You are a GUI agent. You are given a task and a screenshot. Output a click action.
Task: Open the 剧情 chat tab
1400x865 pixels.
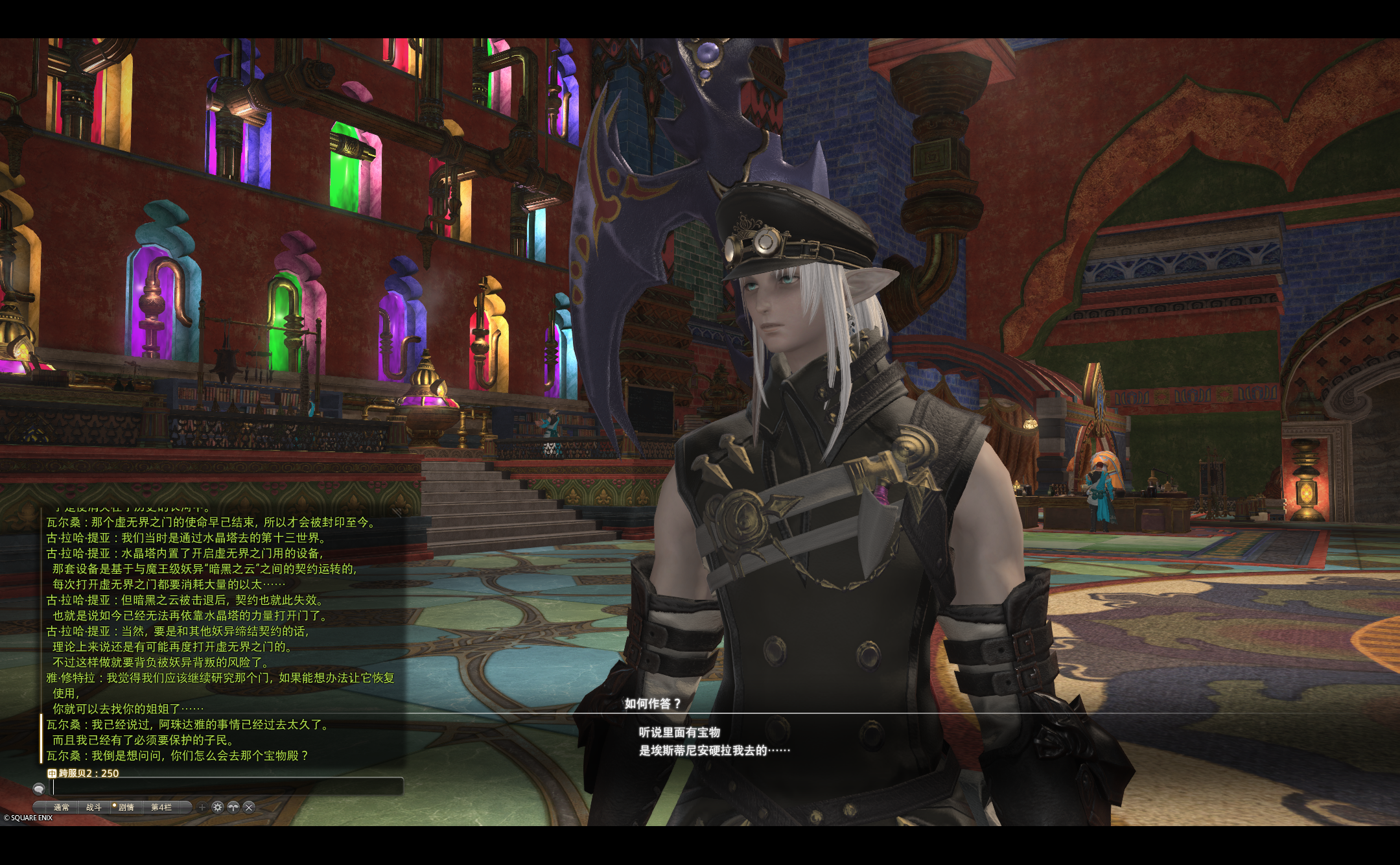point(126,807)
